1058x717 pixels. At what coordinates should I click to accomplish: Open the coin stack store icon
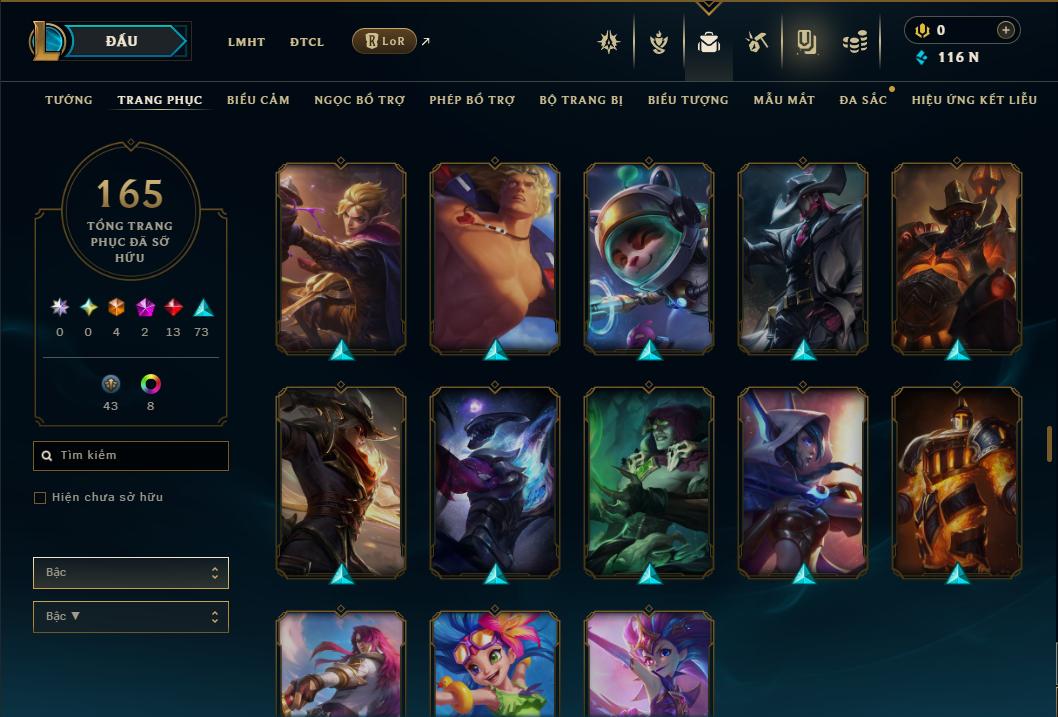[x=854, y=42]
